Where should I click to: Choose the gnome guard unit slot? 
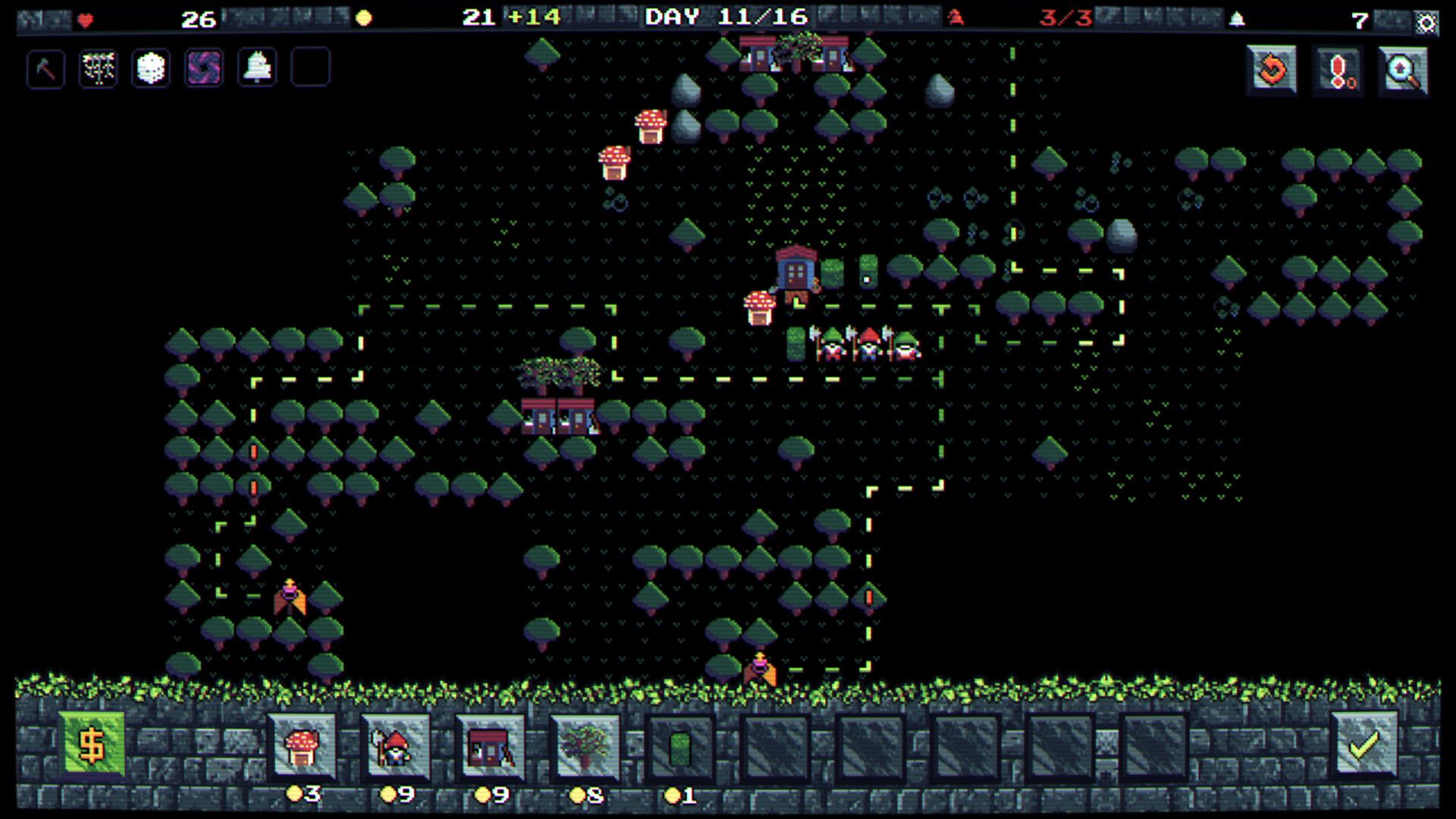(x=395, y=747)
